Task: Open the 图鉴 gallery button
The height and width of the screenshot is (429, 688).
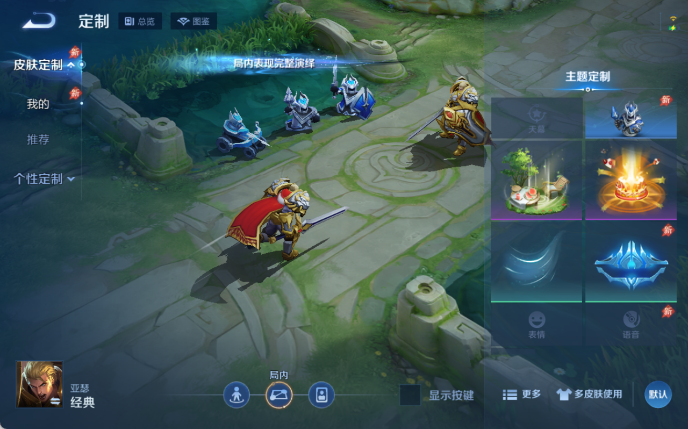Action: (195, 21)
